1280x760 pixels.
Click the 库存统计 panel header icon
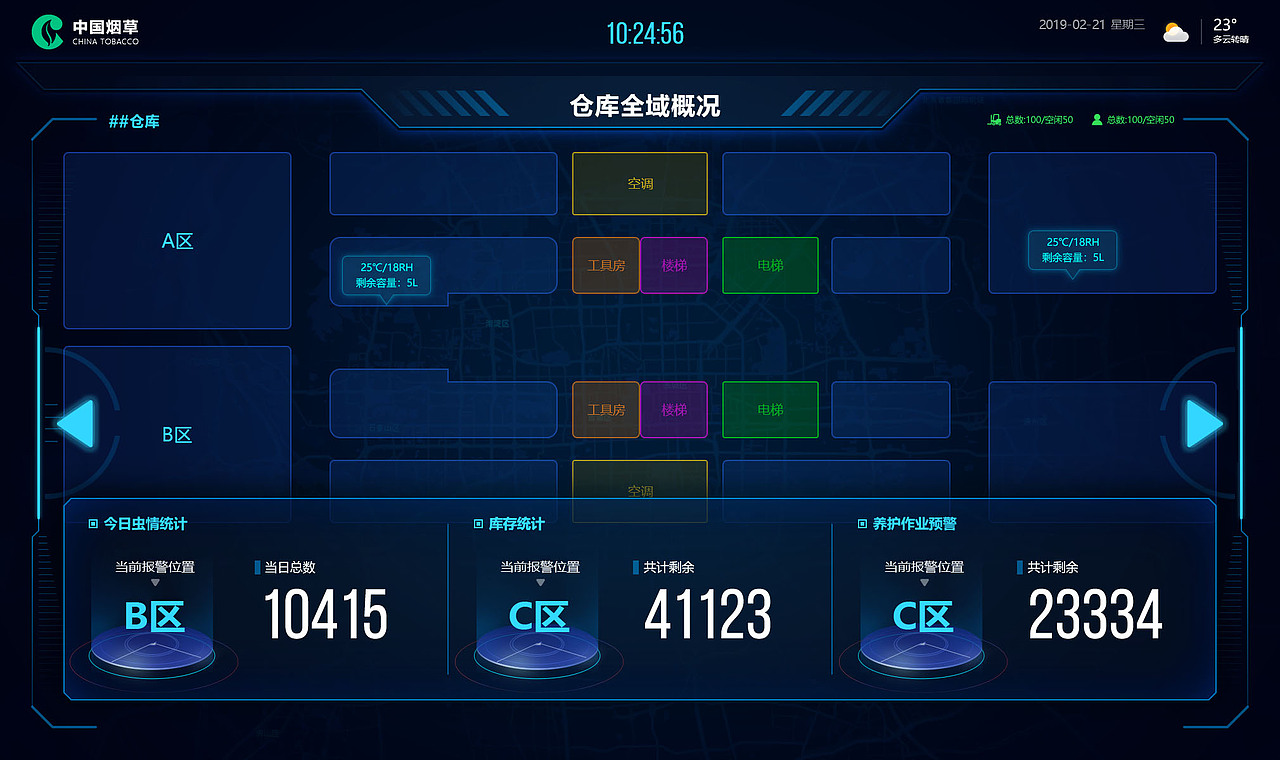tap(477, 523)
